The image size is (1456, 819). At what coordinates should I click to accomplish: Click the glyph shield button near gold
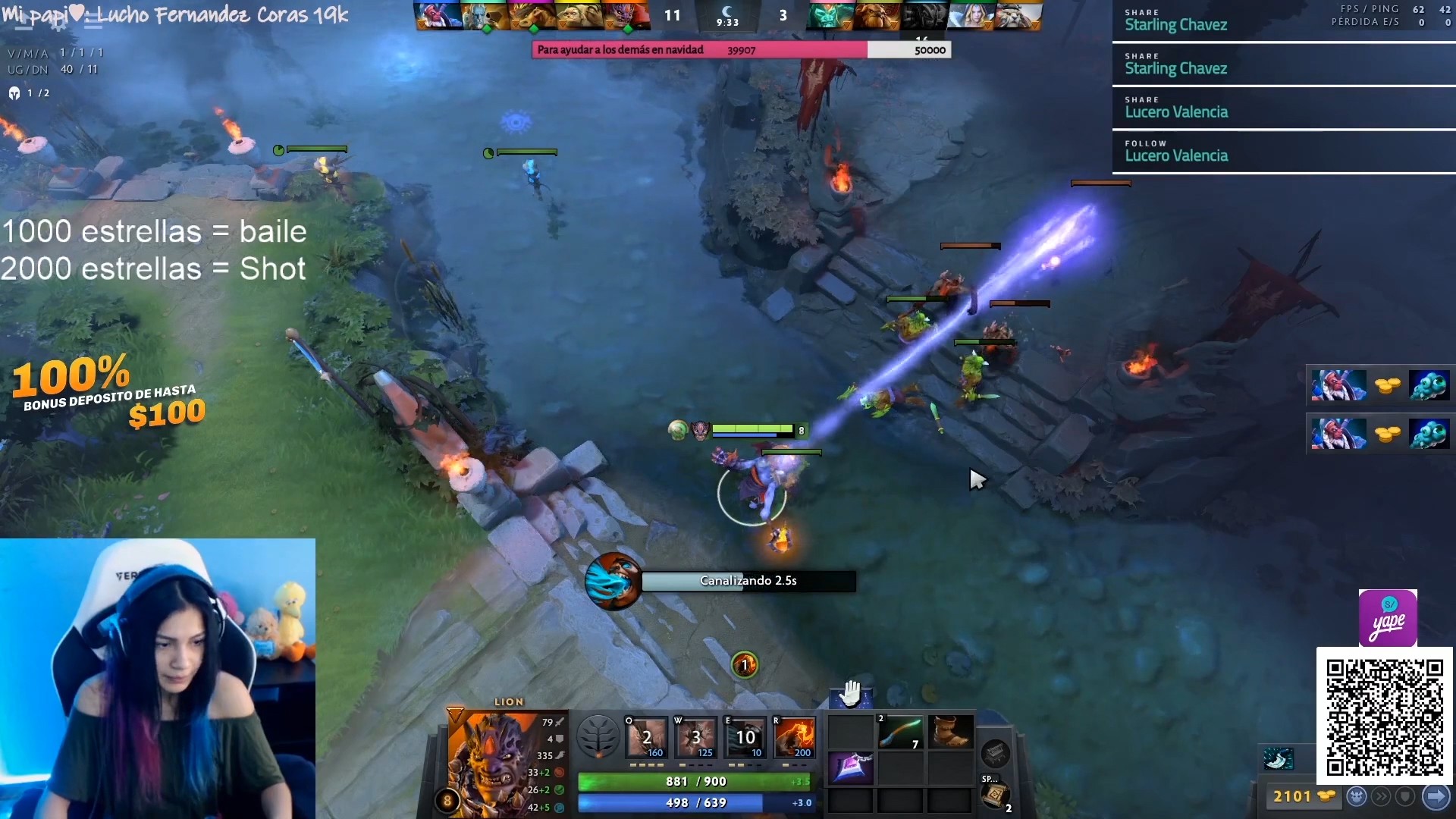coord(1405,796)
